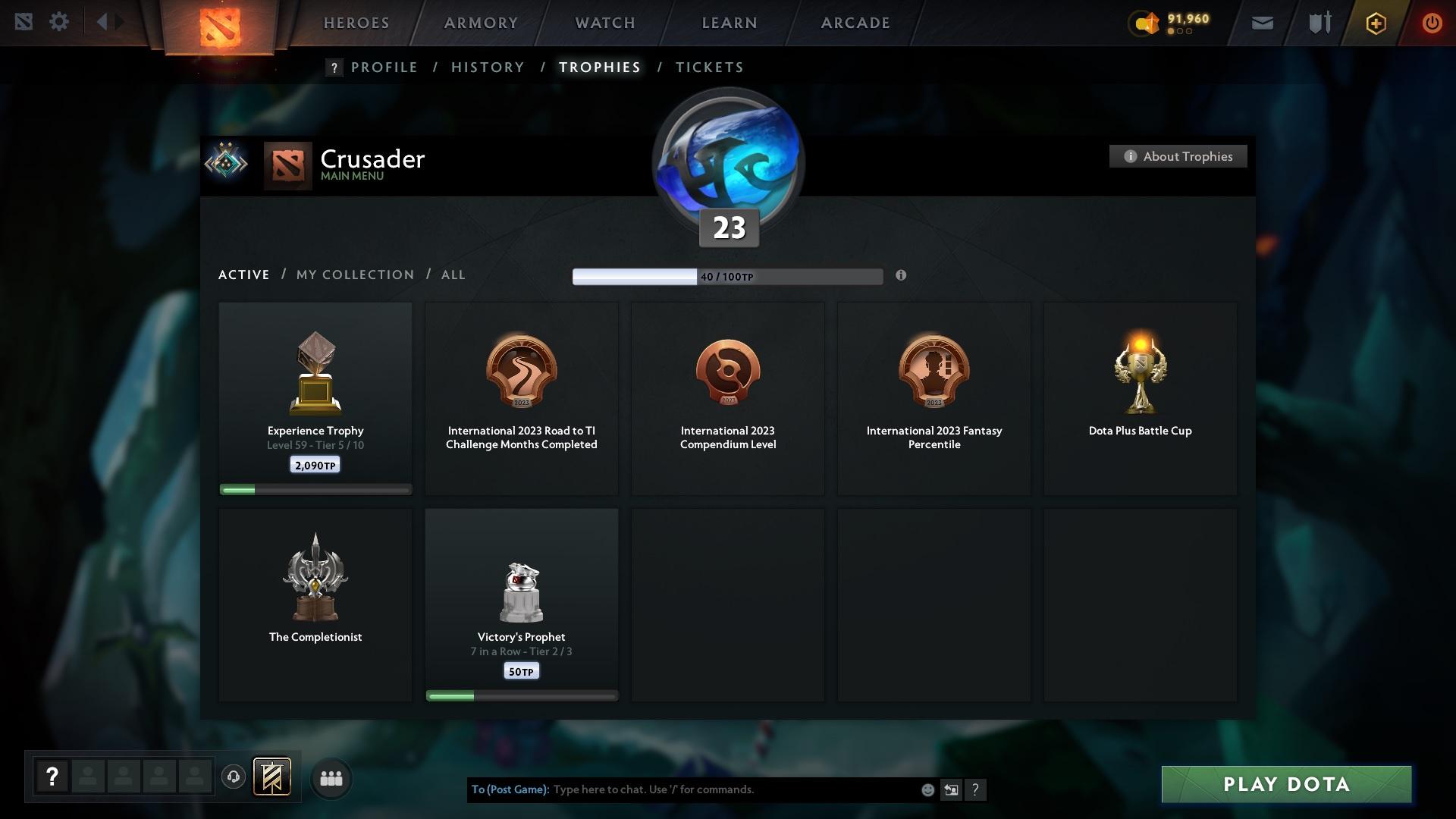Toggle the emoticon picker in the chat bar
The image size is (1456, 819).
coord(927,789)
